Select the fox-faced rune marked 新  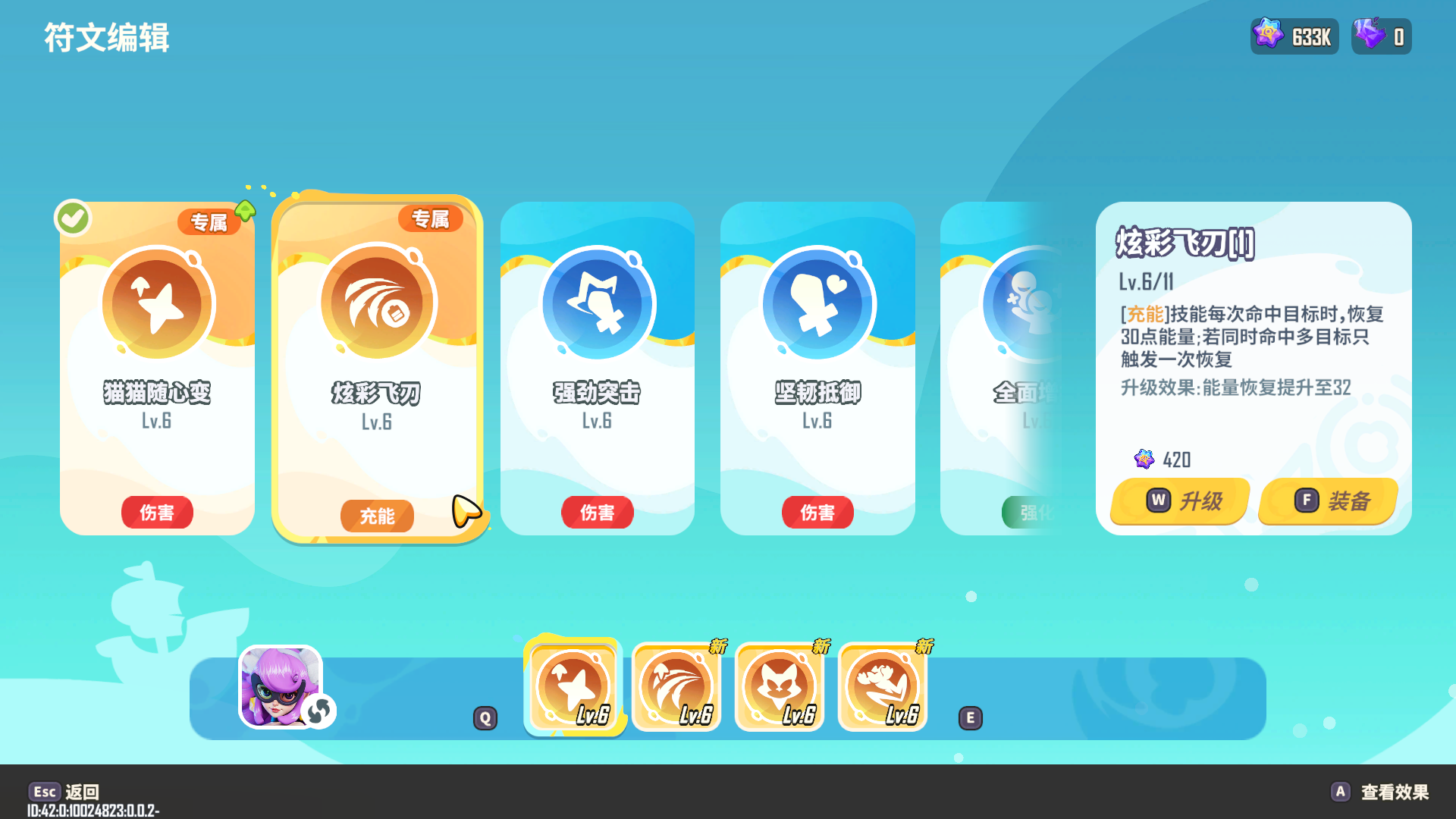click(780, 685)
